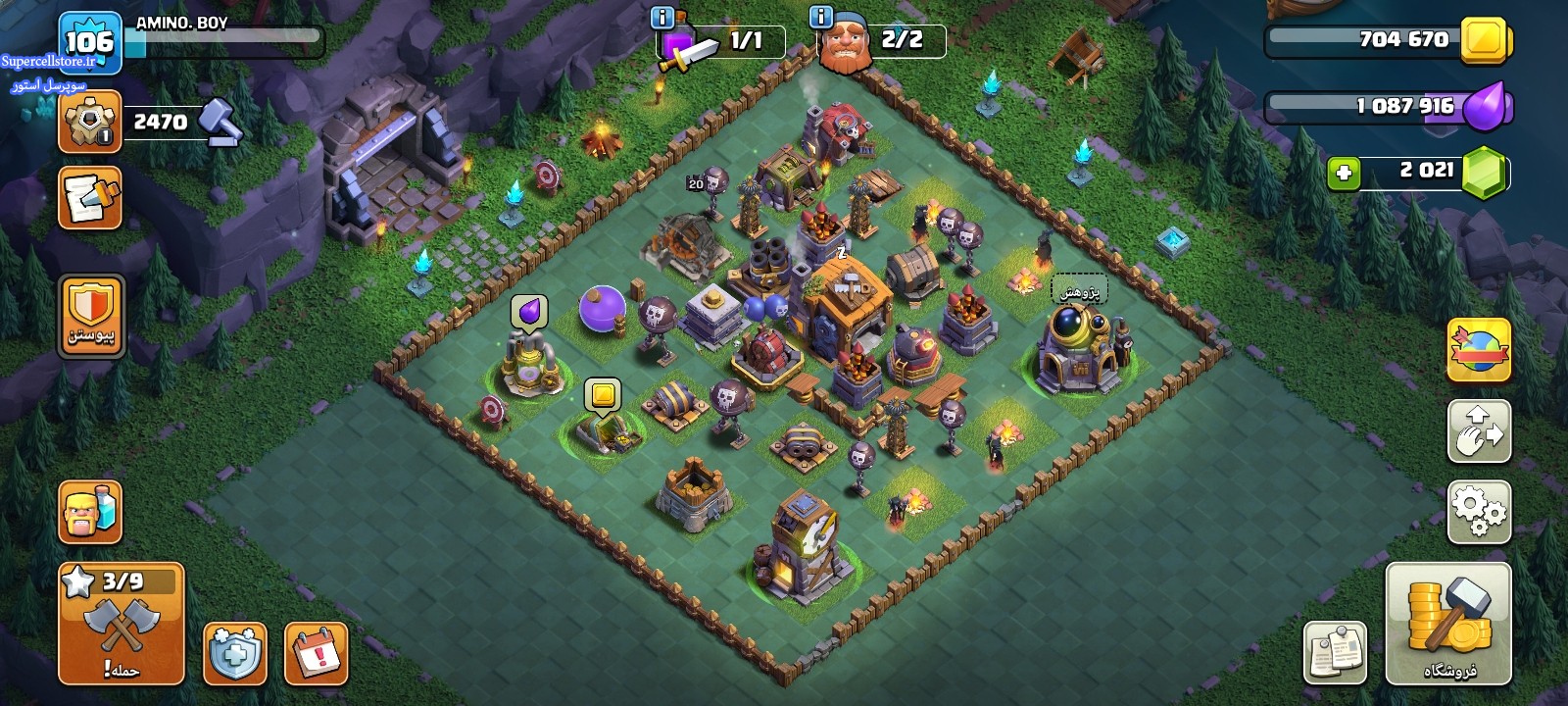Open the blue shield plus button
Image resolution: width=1568 pixels, height=706 pixels.
(235, 653)
